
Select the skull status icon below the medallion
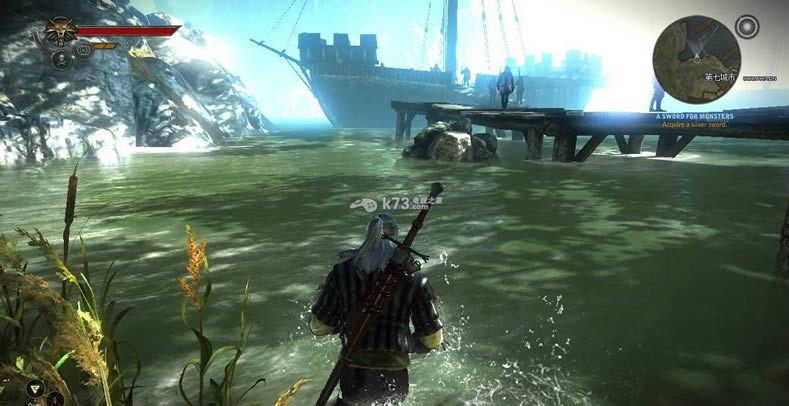[x=60, y=59]
